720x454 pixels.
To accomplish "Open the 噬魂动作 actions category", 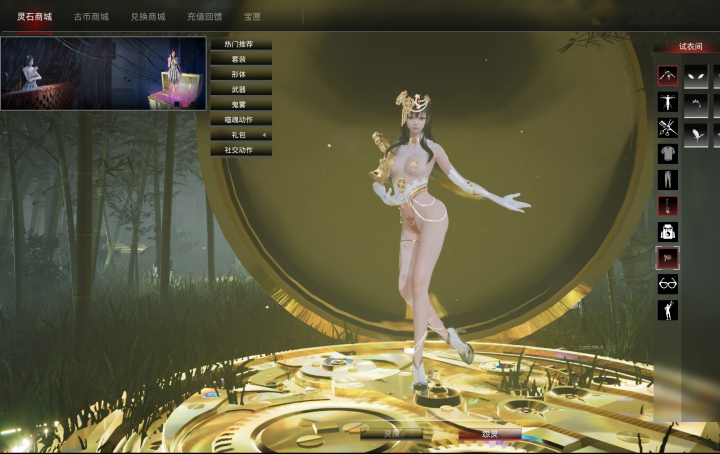I will pyautogui.click(x=240, y=120).
